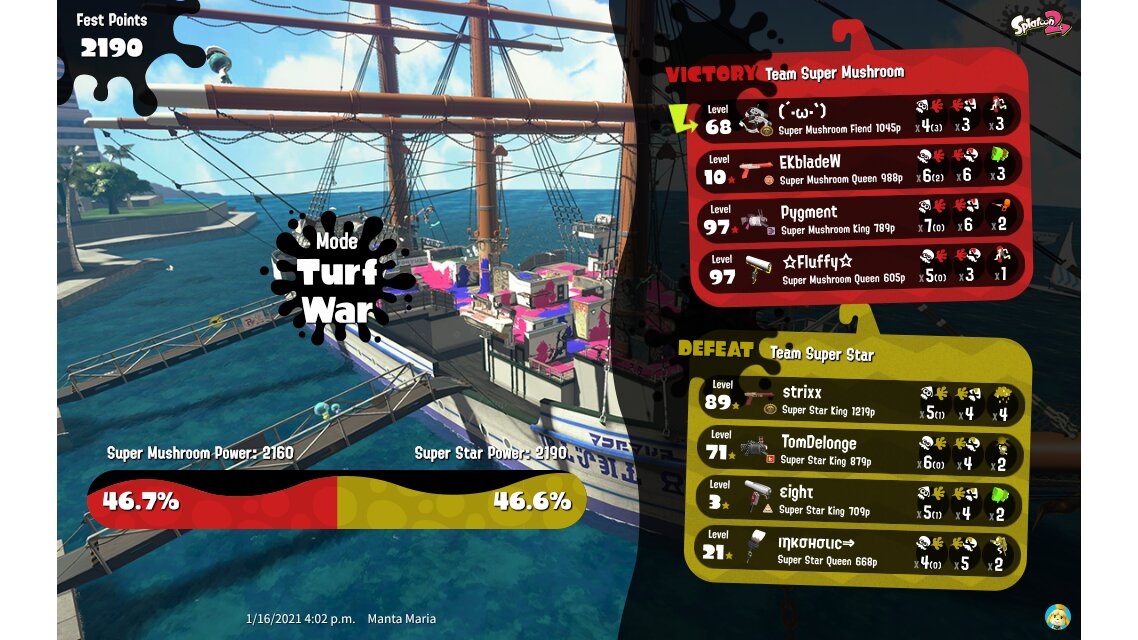Choose Pygment in the victory team list
Screen dimensions: 1138x640
(858, 219)
